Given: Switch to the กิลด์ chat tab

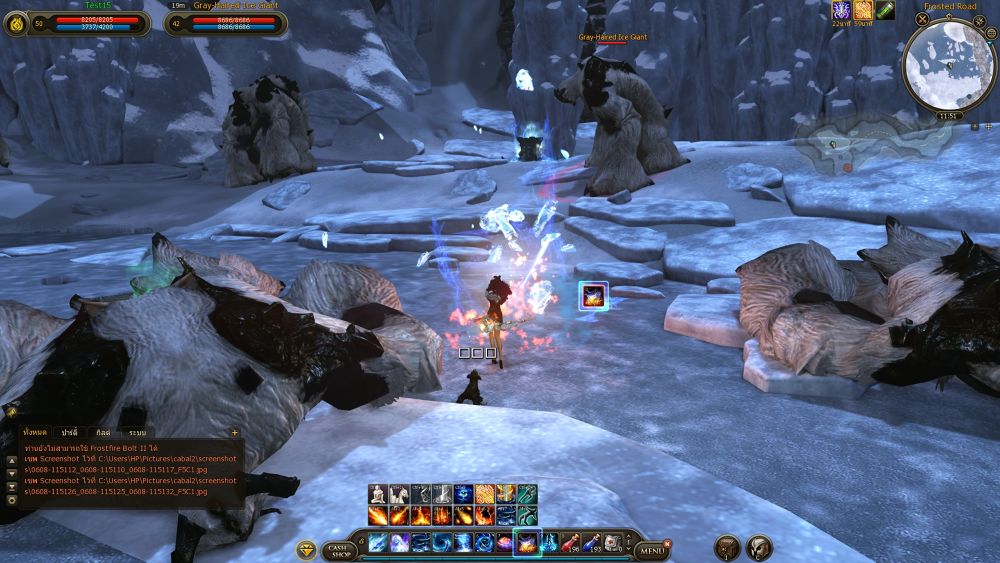Looking at the screenshot, I should 102,432.
